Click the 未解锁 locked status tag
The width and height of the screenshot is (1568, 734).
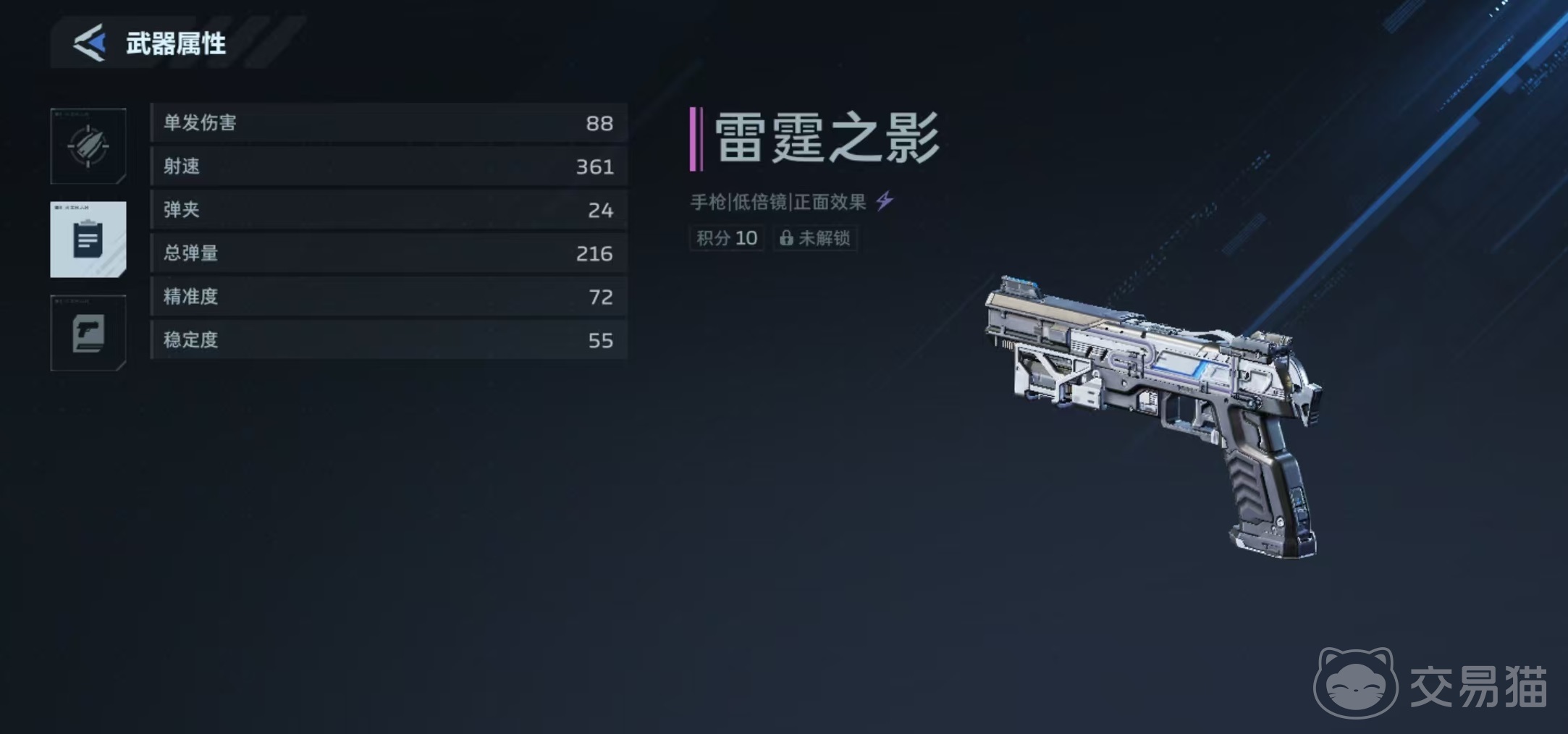point(815,238)
